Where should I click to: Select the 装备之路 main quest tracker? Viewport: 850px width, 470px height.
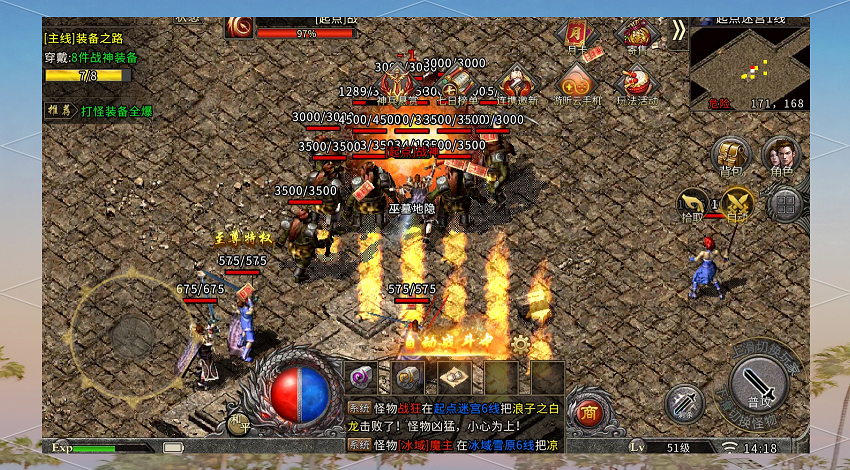88,47
